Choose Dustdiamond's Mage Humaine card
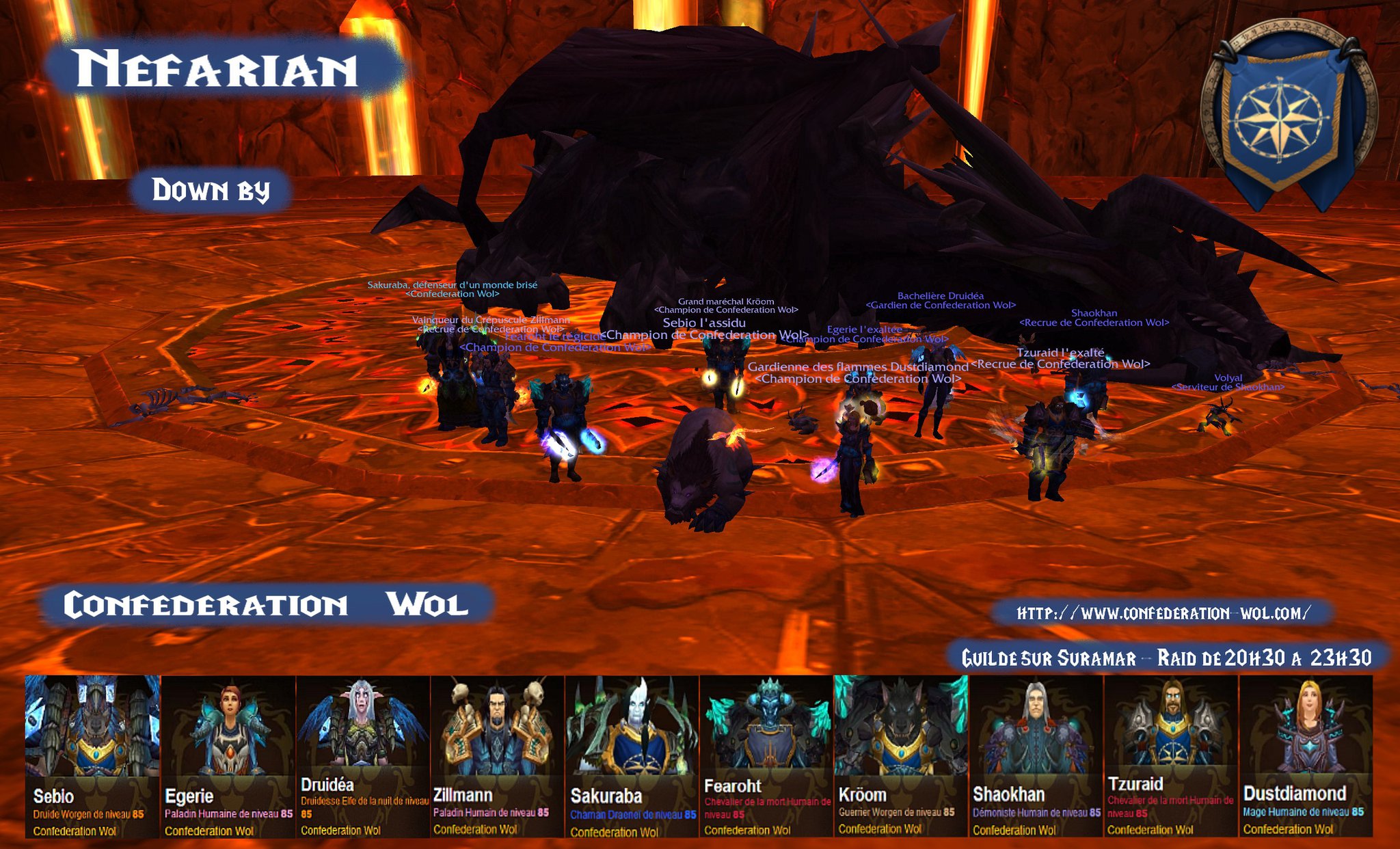The image size is (1400, 849). [x=1305, y=755]
